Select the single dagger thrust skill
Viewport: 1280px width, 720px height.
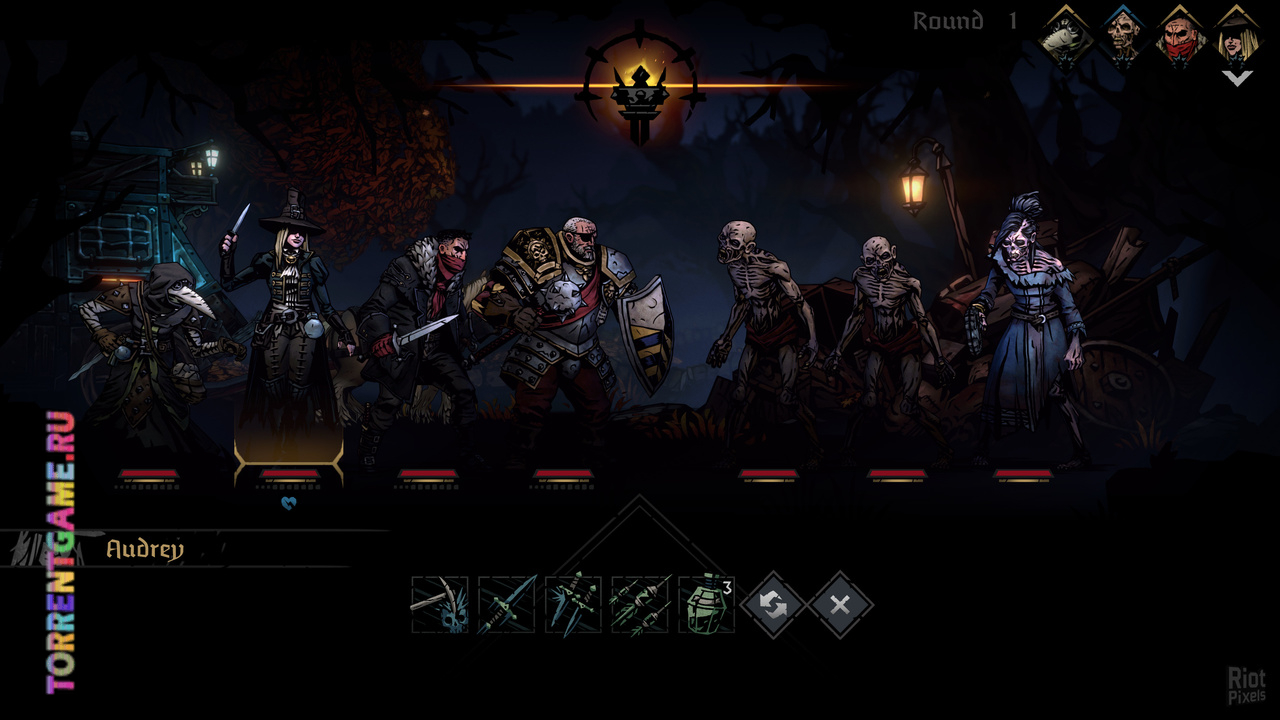point(507,605)
